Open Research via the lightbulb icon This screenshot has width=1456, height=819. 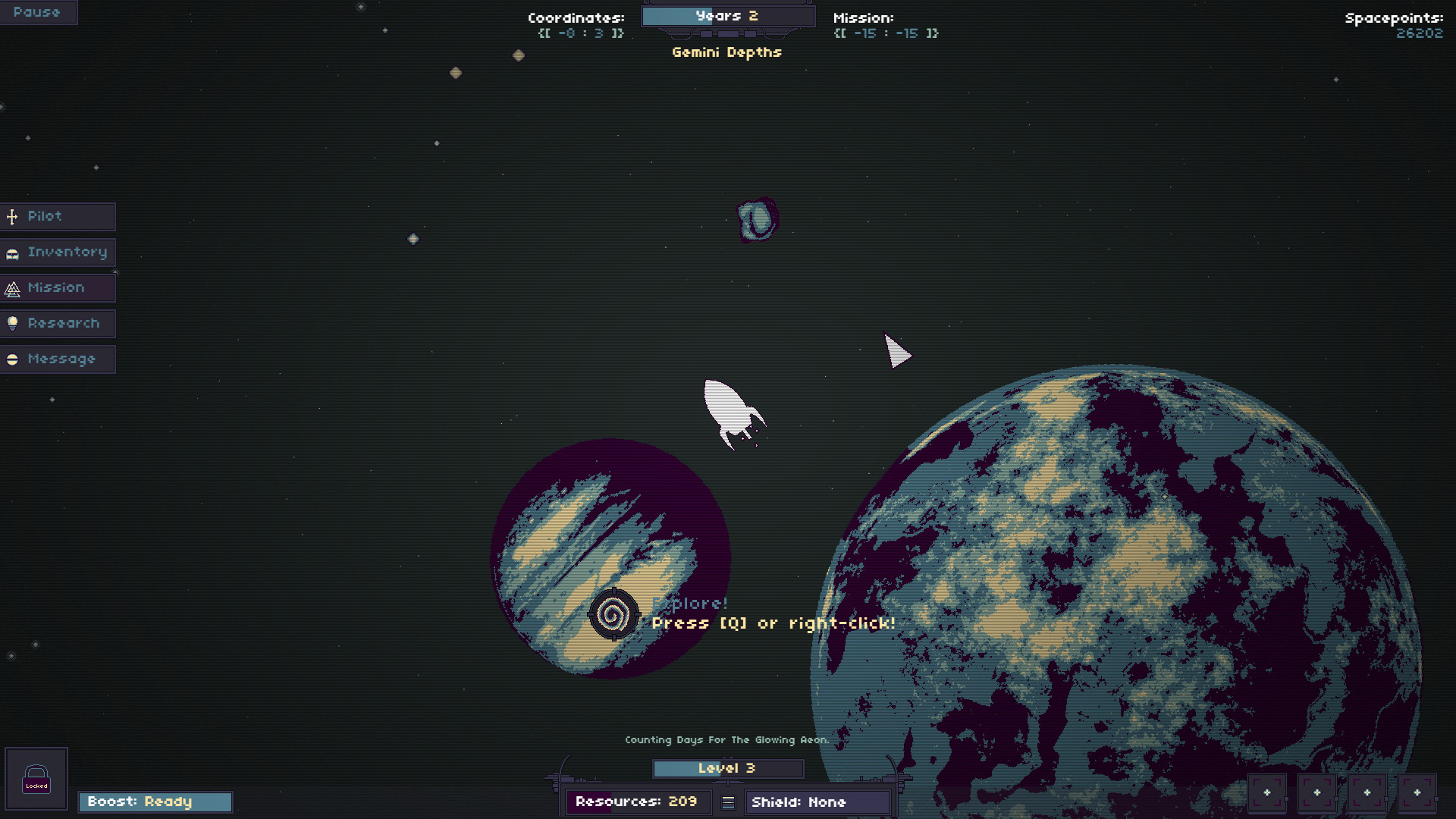[x=13, y=323]
